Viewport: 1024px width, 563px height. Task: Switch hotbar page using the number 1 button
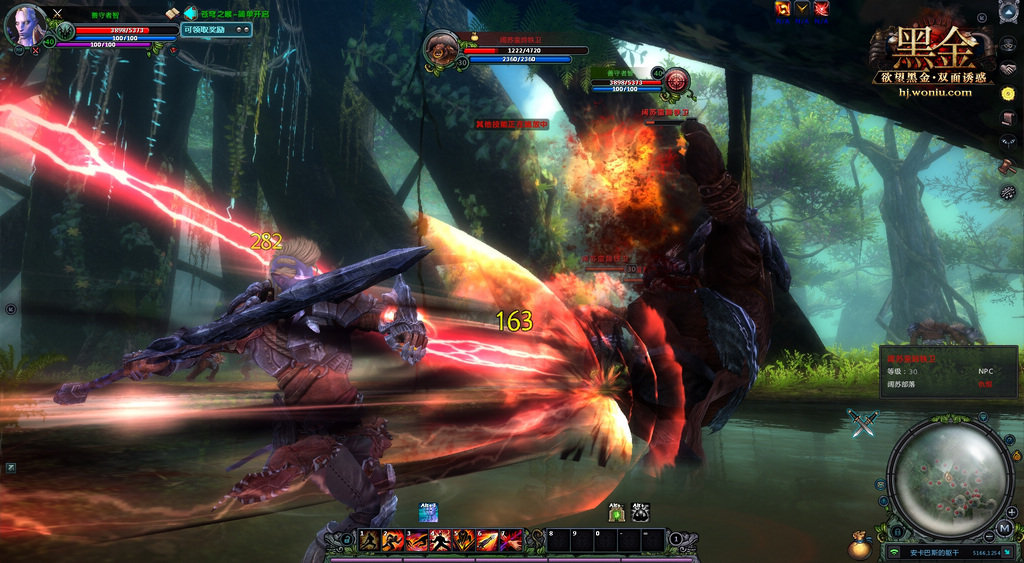tap(677, 540)
